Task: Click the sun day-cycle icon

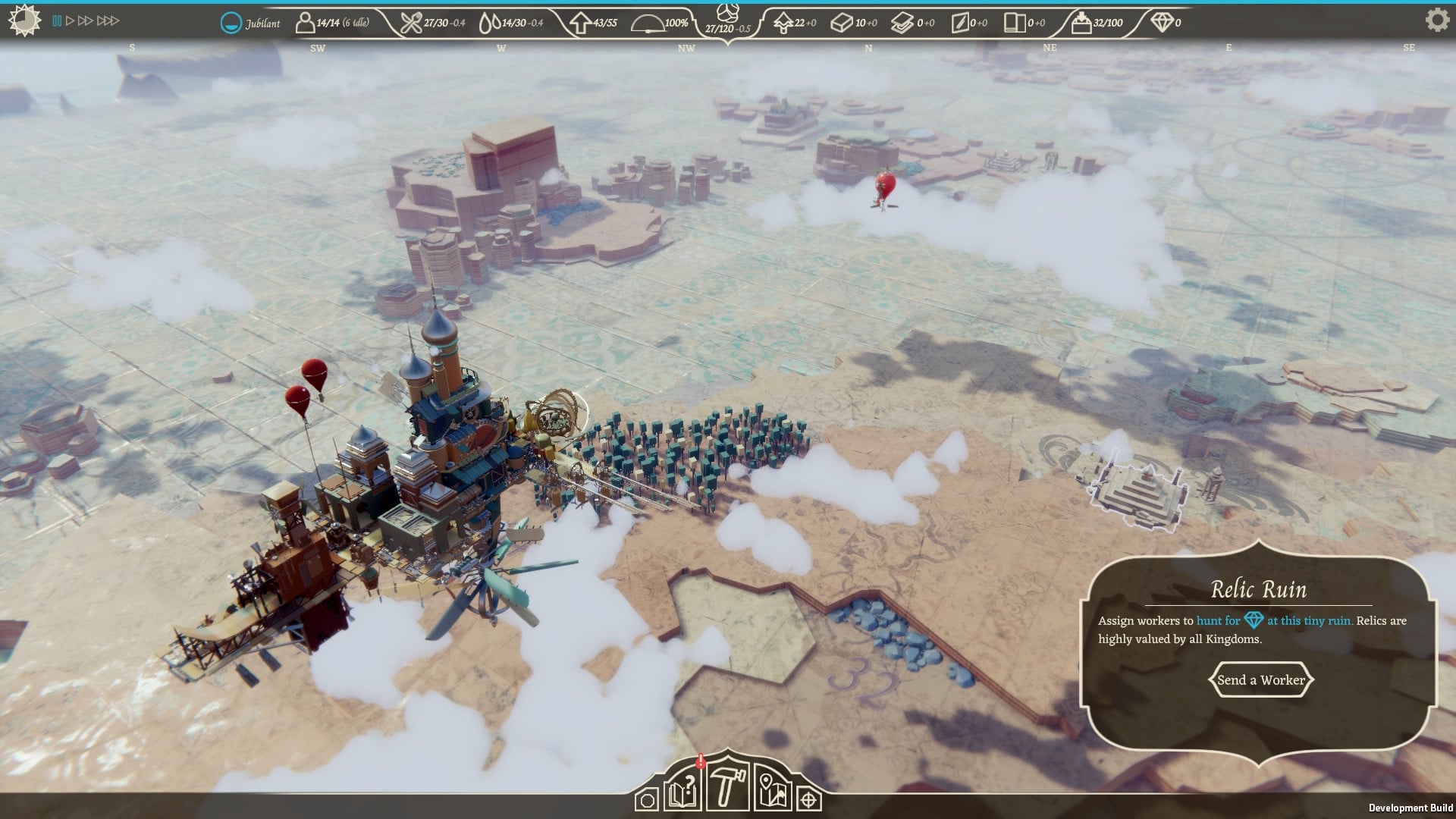Action: [x=25, y=20]
